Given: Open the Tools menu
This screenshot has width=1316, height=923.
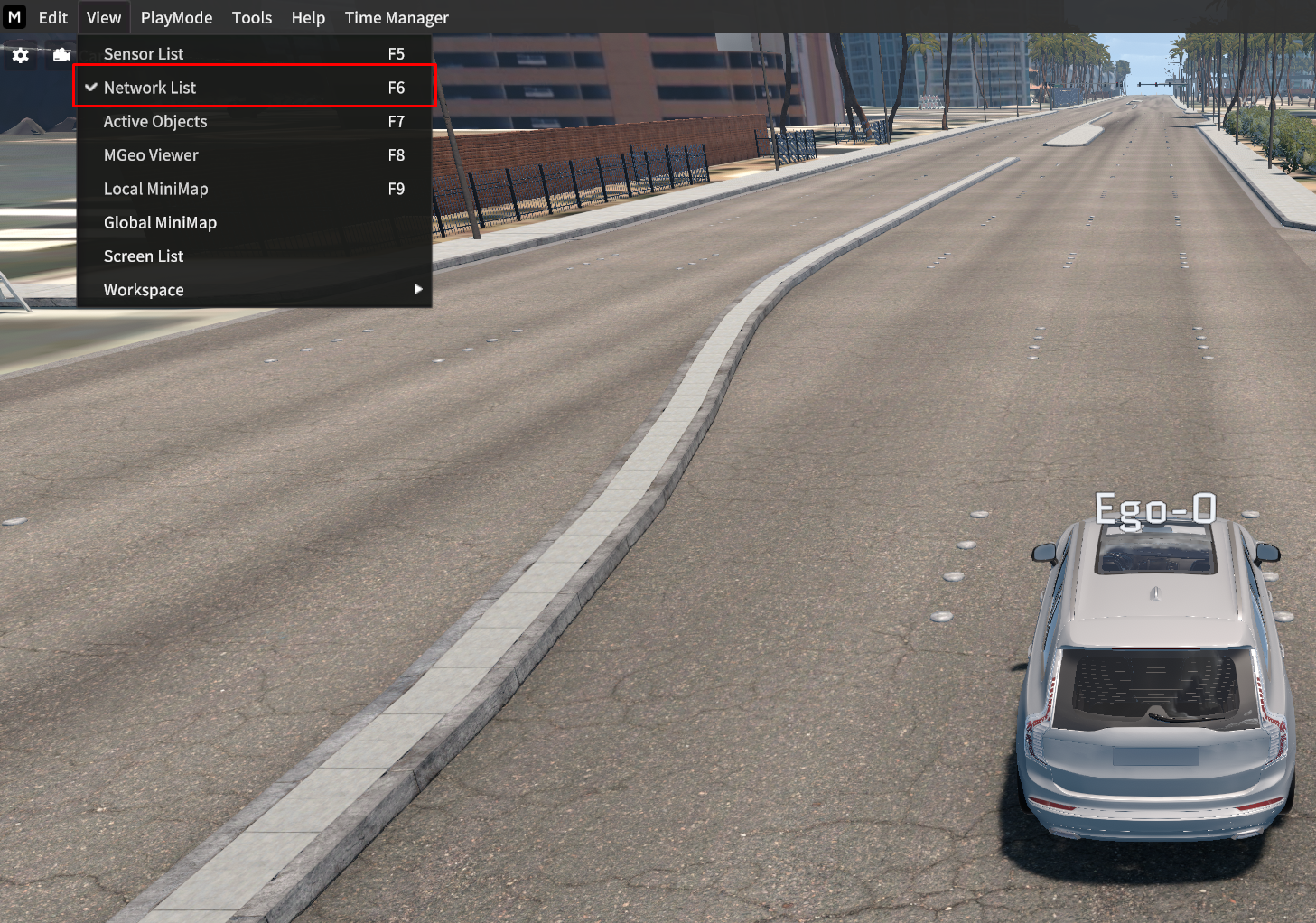Looking at the screenshot, I should coord(252,18).
